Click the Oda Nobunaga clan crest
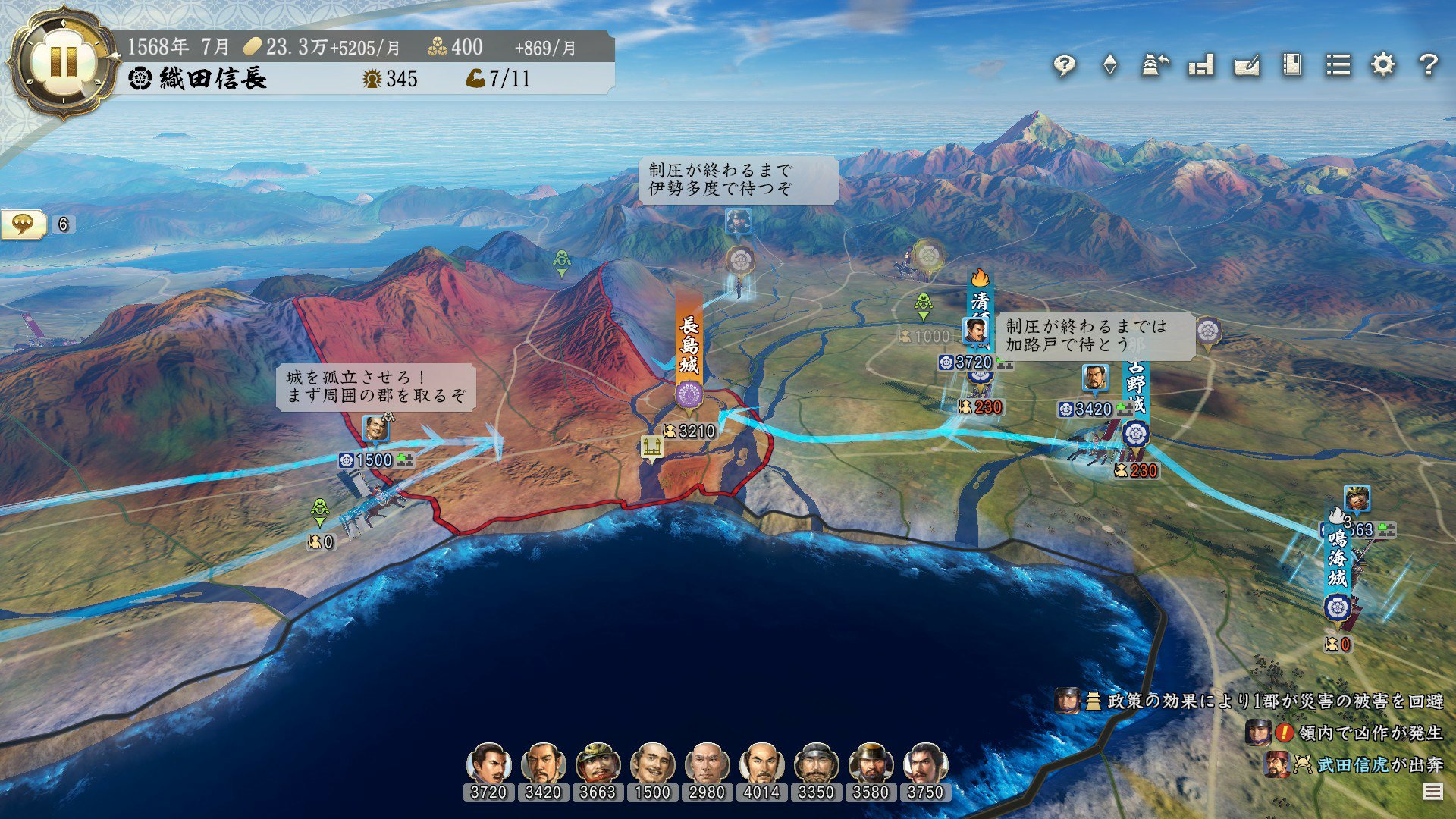Viewport: 1456px width, 819px height. point(140,77)
